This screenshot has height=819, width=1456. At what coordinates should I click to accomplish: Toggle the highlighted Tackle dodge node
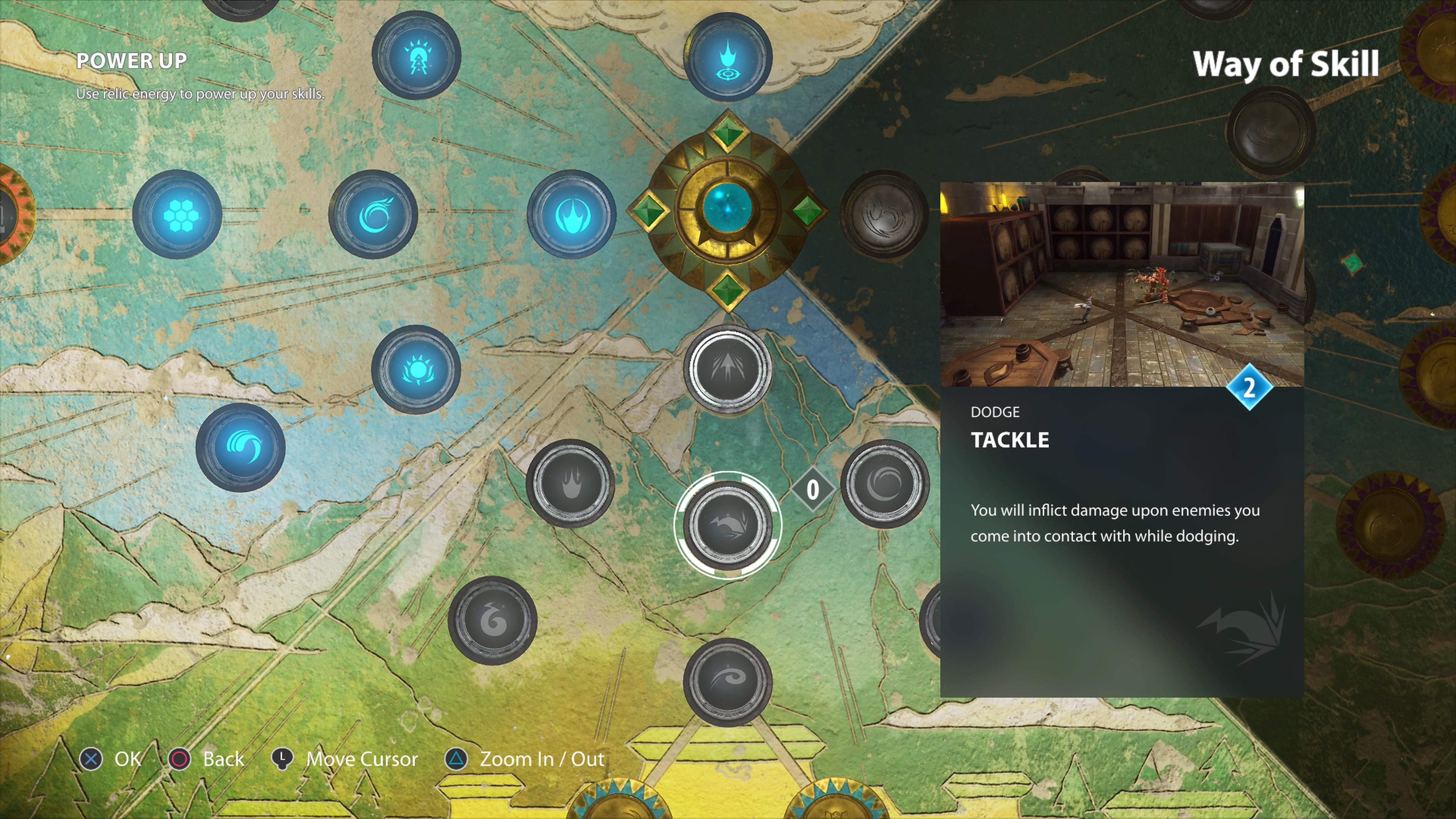(x=729, y=526)
